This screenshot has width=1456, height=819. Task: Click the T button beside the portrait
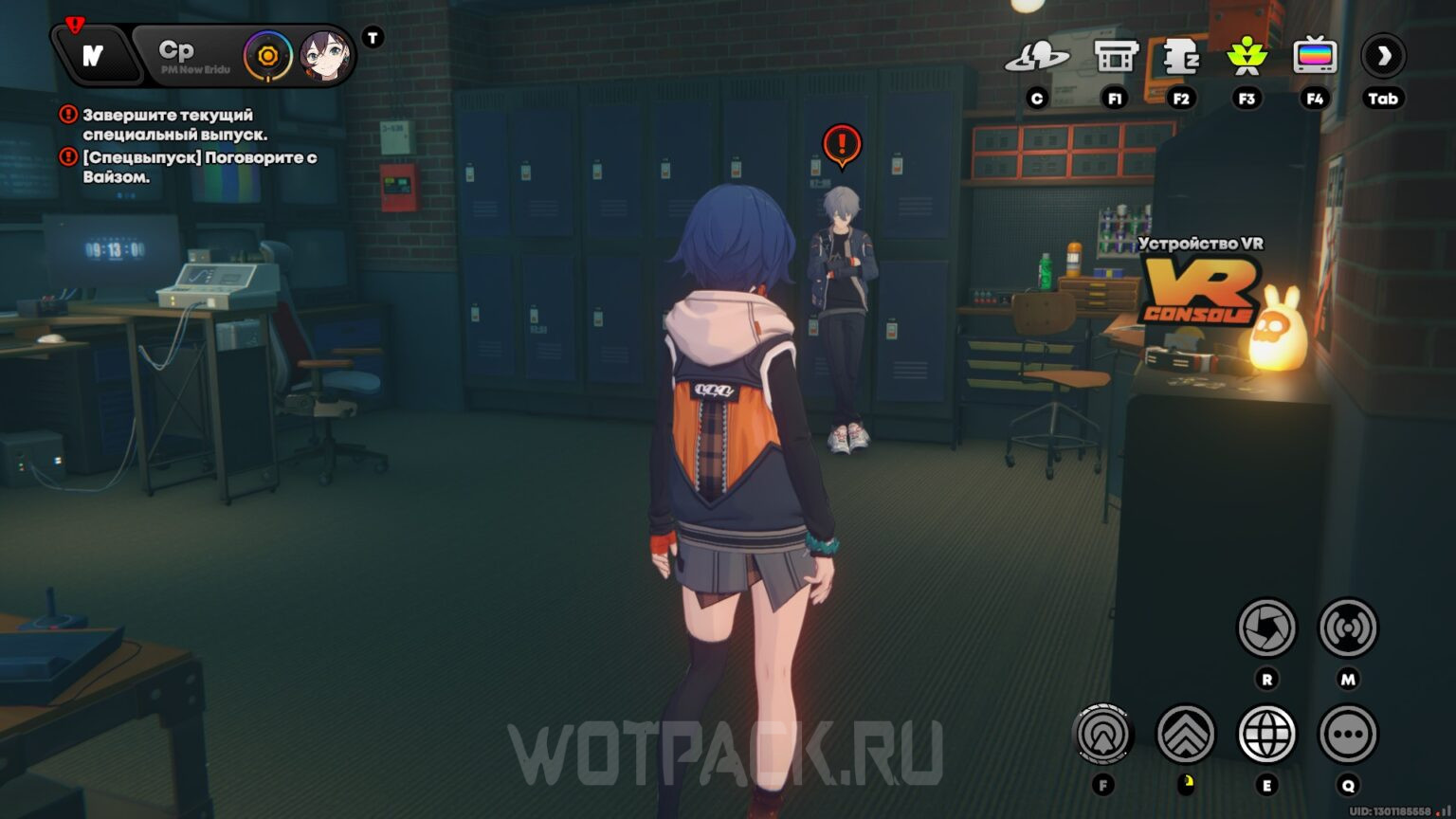coord(373,37)
